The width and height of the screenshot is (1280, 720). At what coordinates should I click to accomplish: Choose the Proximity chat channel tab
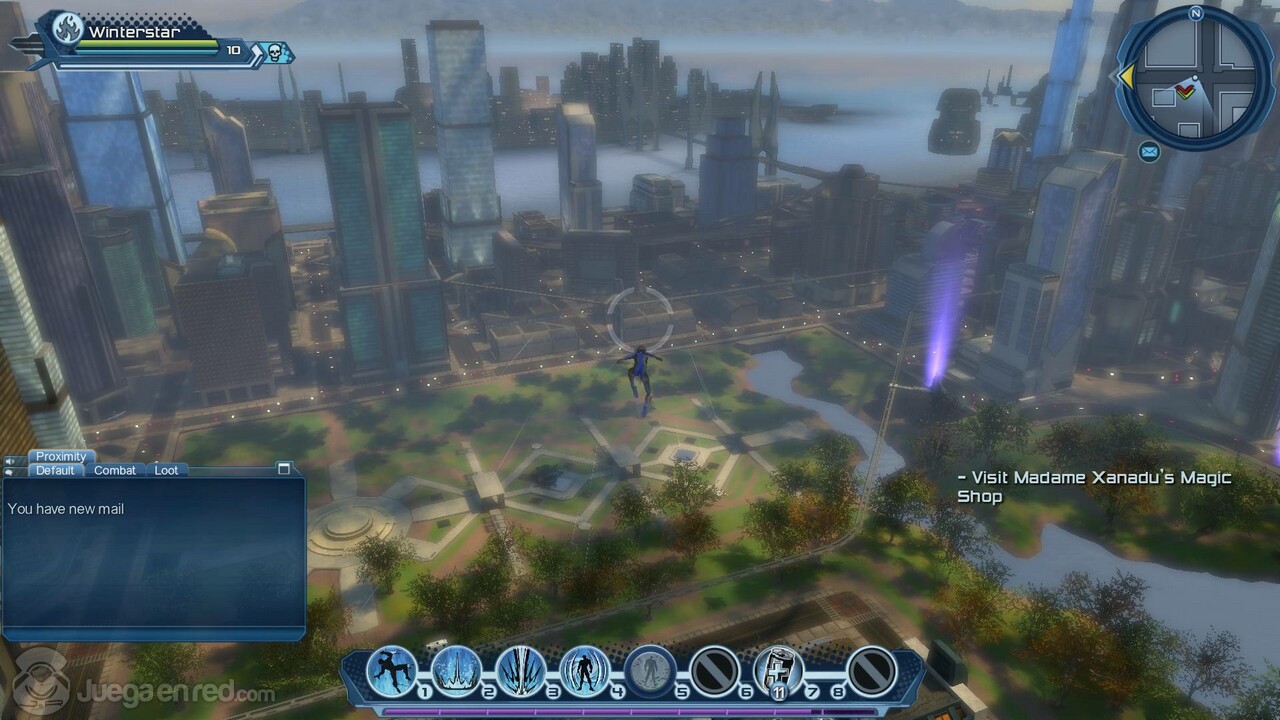click(61, 457)
